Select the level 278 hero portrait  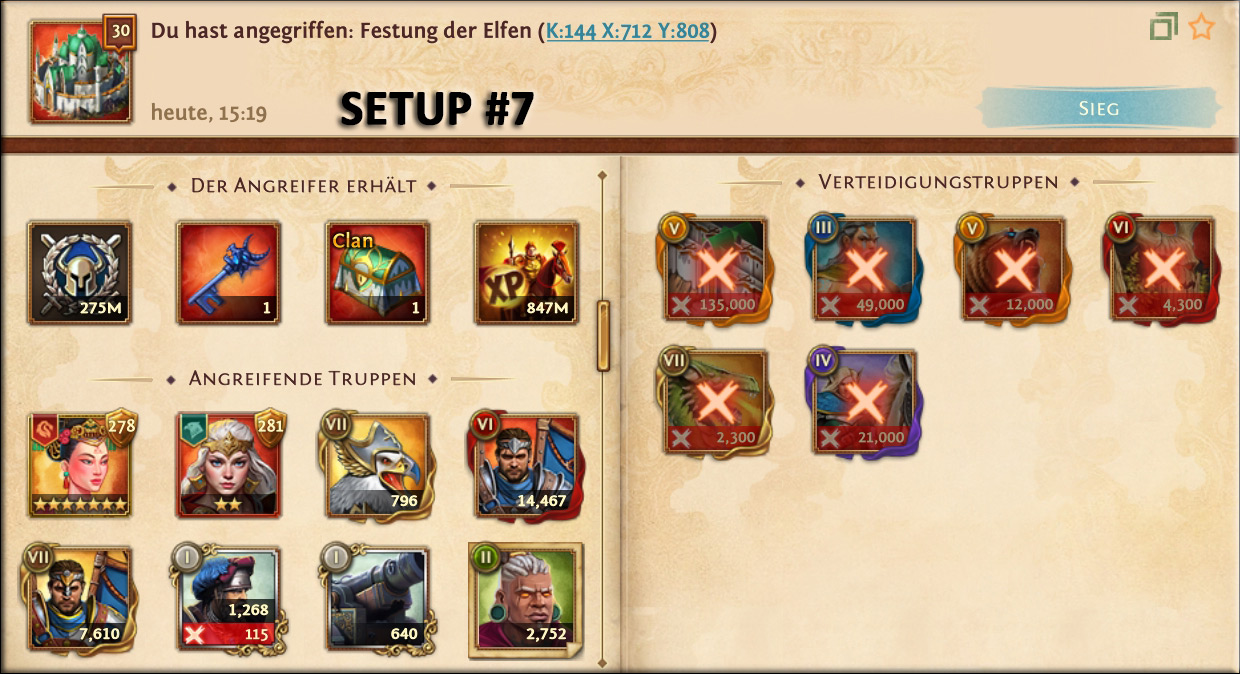pyautogui.click(x=80, y=465)
